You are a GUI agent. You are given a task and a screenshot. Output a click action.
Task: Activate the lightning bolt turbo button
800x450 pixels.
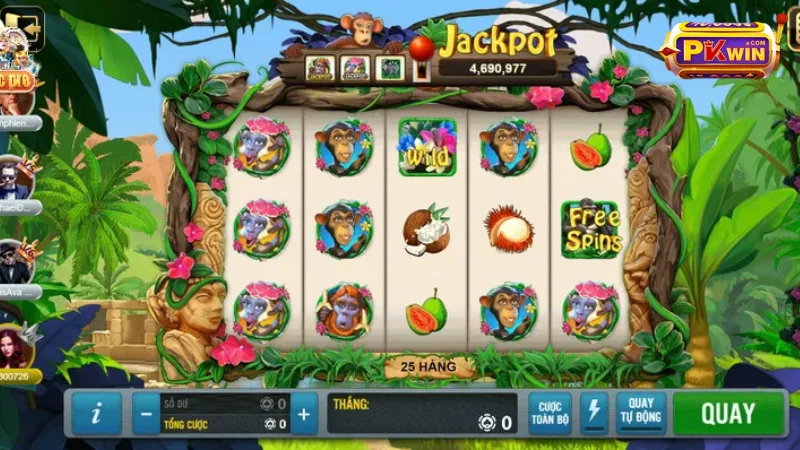pyautogui.click(x=594, y=414)
